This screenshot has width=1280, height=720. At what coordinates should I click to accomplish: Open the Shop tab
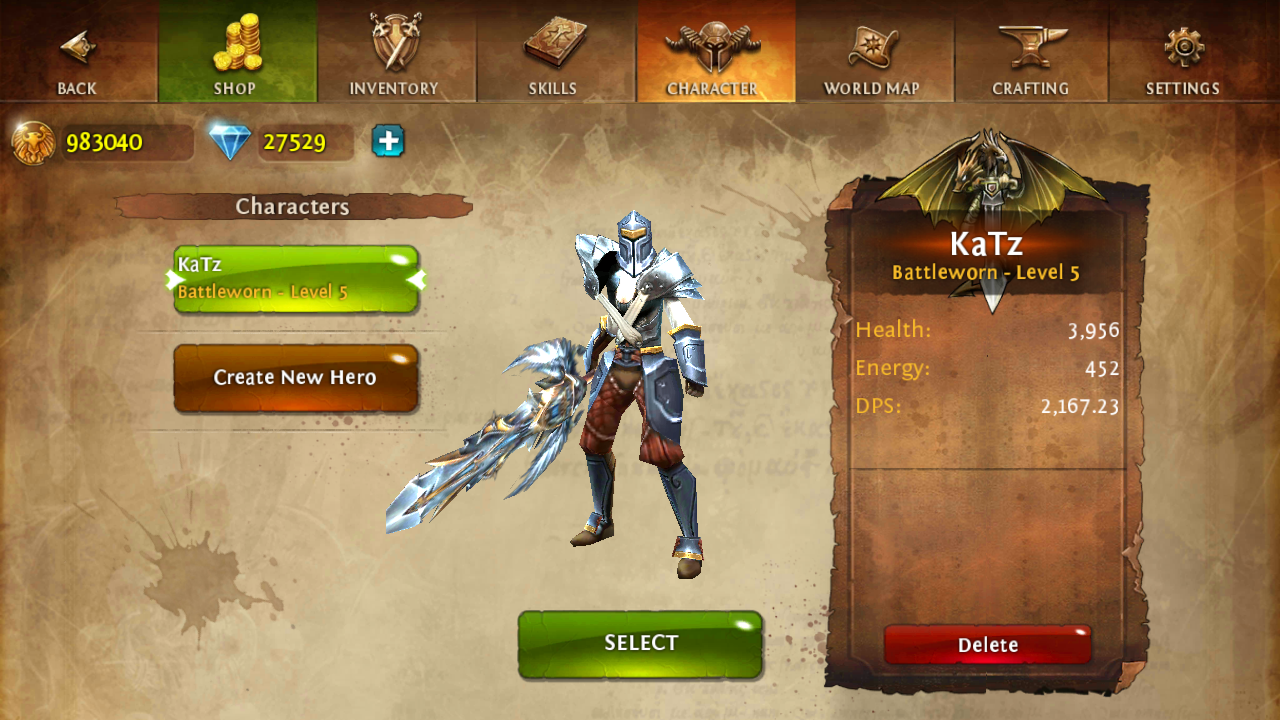[236, 52]
